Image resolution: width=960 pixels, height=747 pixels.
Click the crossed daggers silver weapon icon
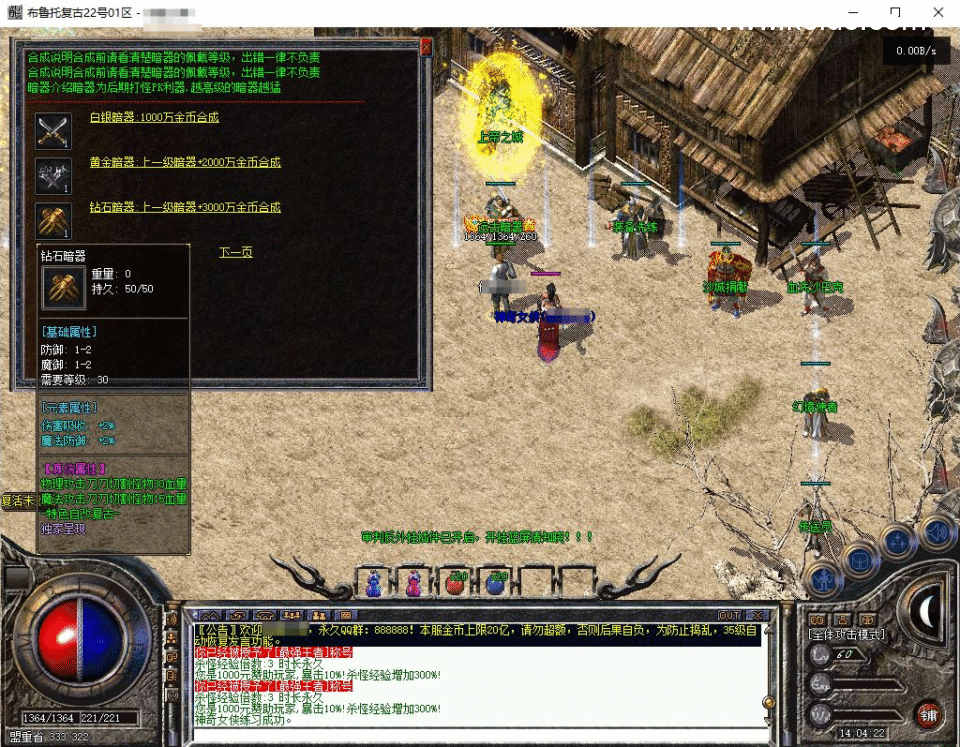(53, 130)
